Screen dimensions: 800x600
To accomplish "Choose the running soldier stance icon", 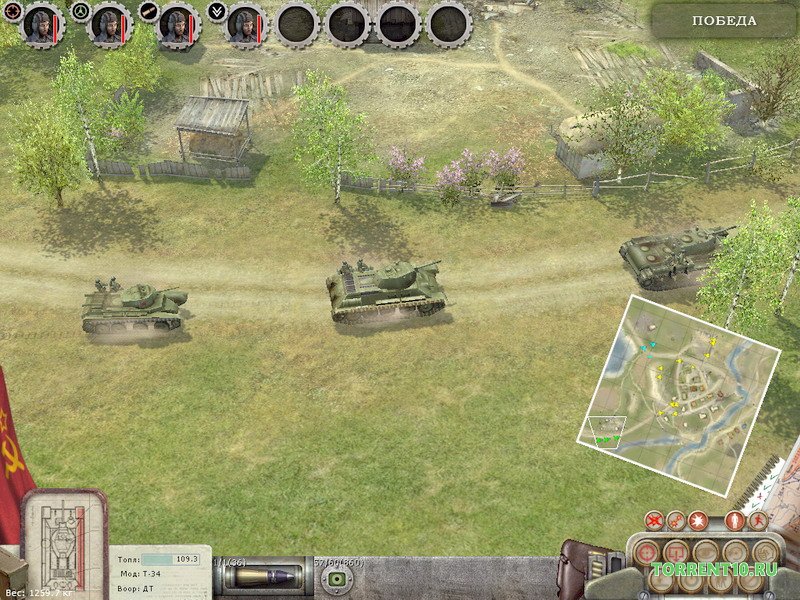I will 758,520.
